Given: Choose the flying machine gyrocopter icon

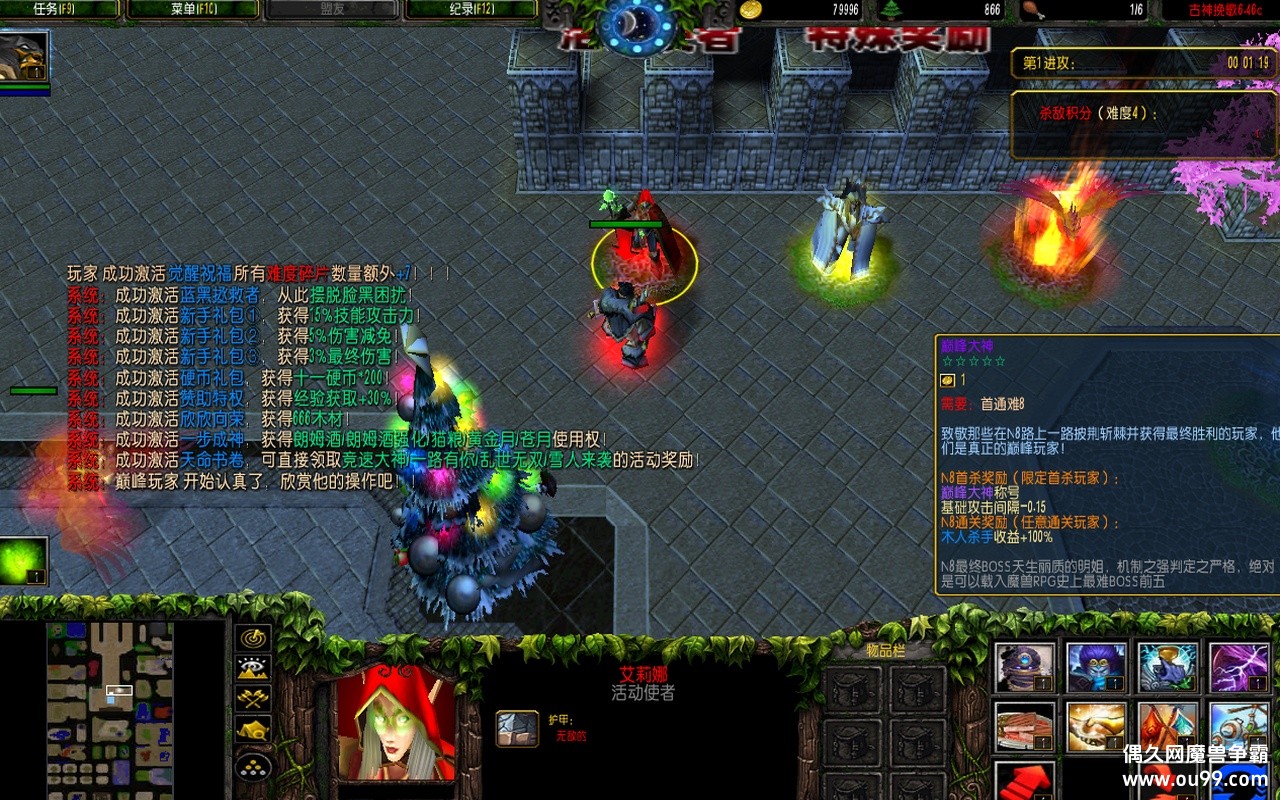Looking at the screenshot, I should coord(1239,727).
